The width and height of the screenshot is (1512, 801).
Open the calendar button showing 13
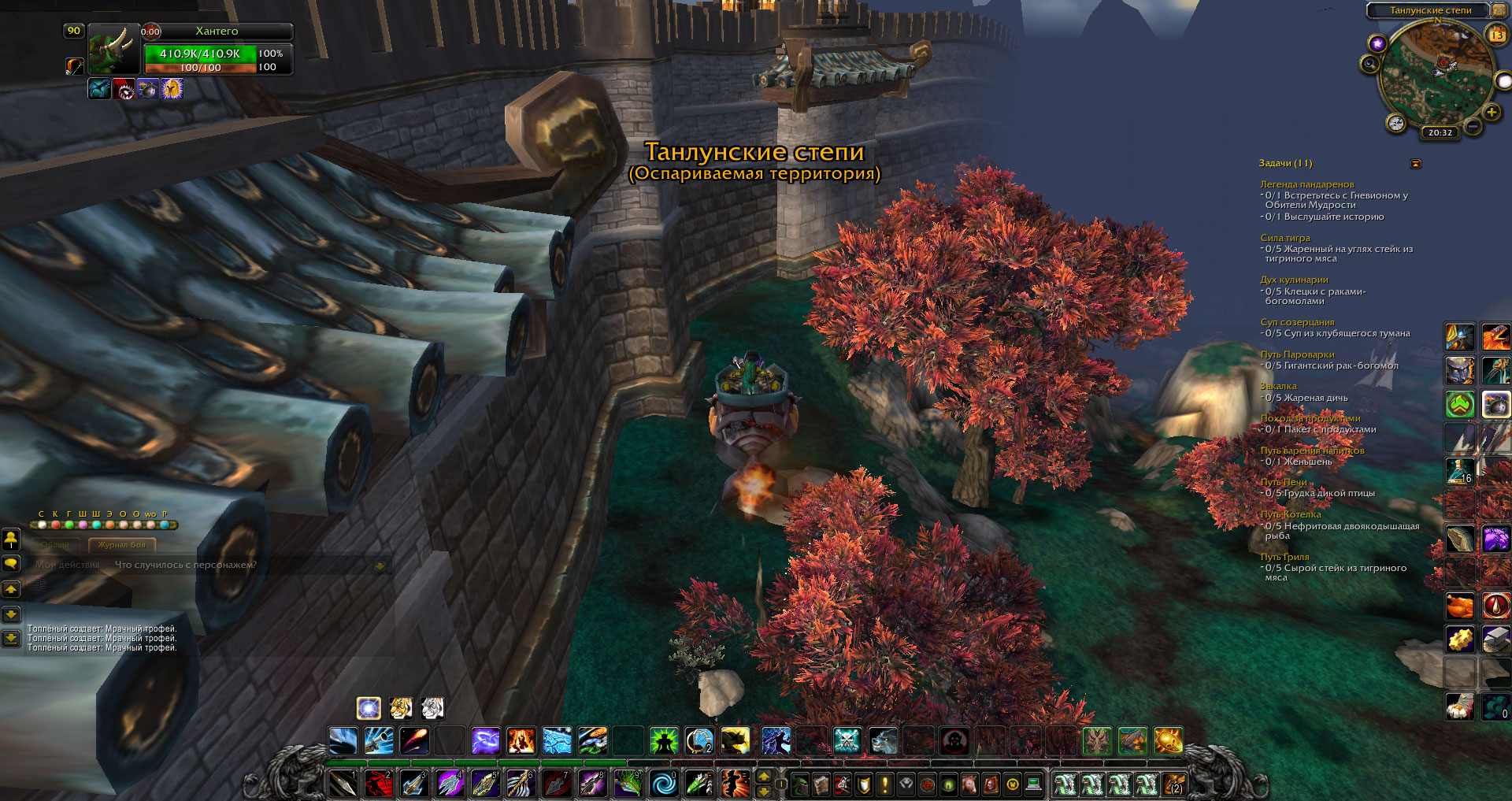[x=1497, y=35]
